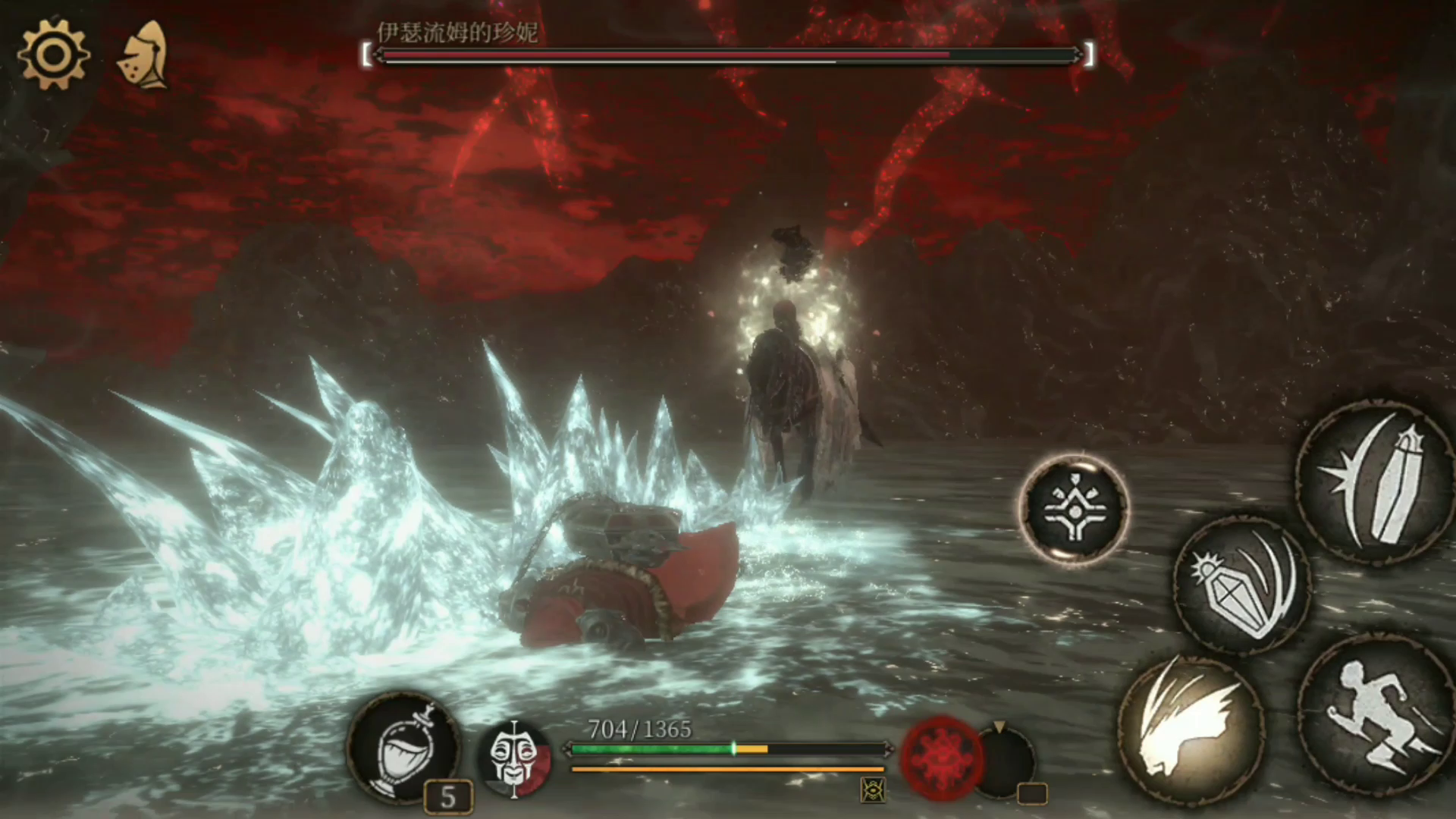Drink the healing flask

404,747
